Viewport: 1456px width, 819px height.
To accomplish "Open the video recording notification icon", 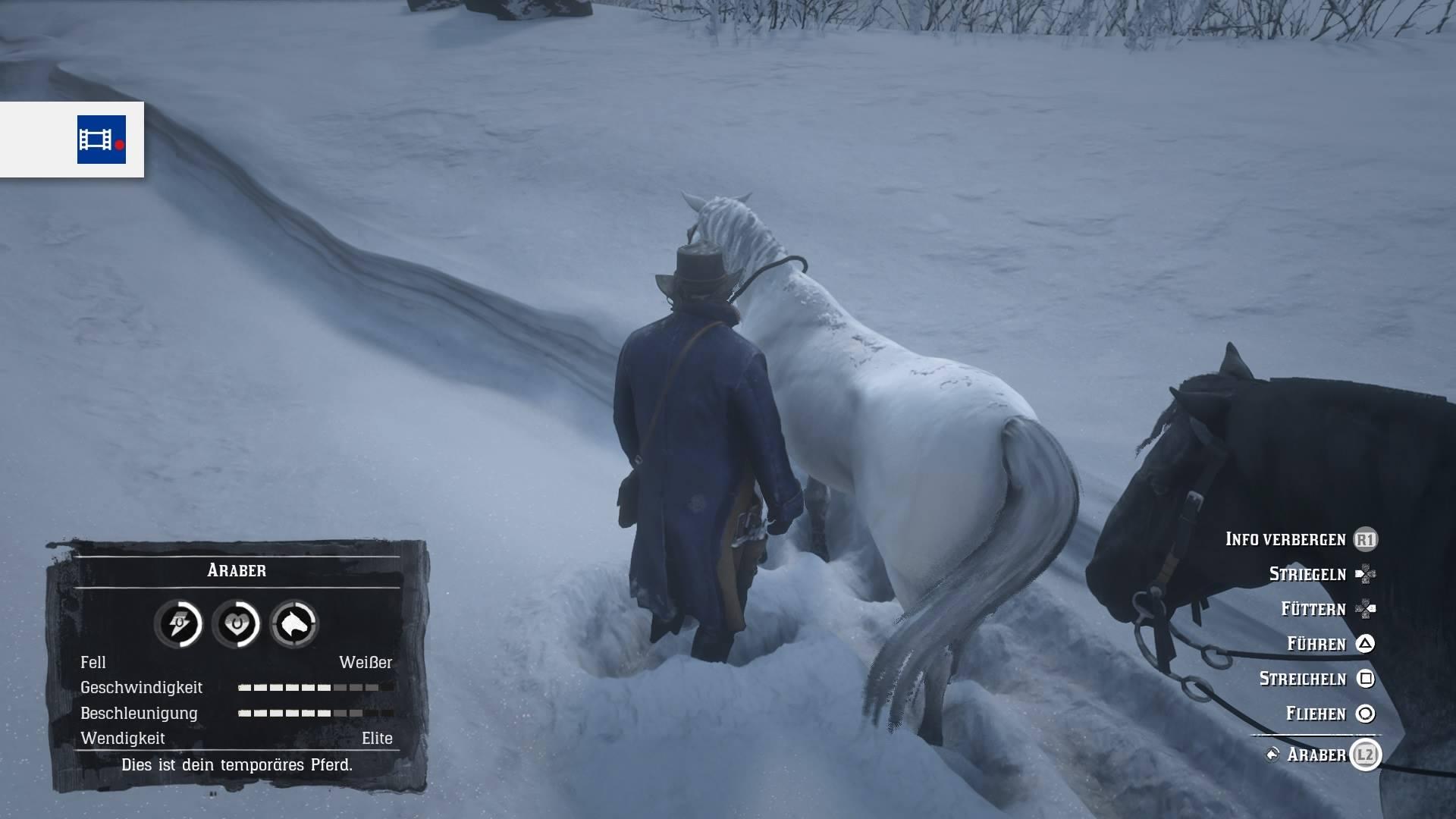I will 101,140.
